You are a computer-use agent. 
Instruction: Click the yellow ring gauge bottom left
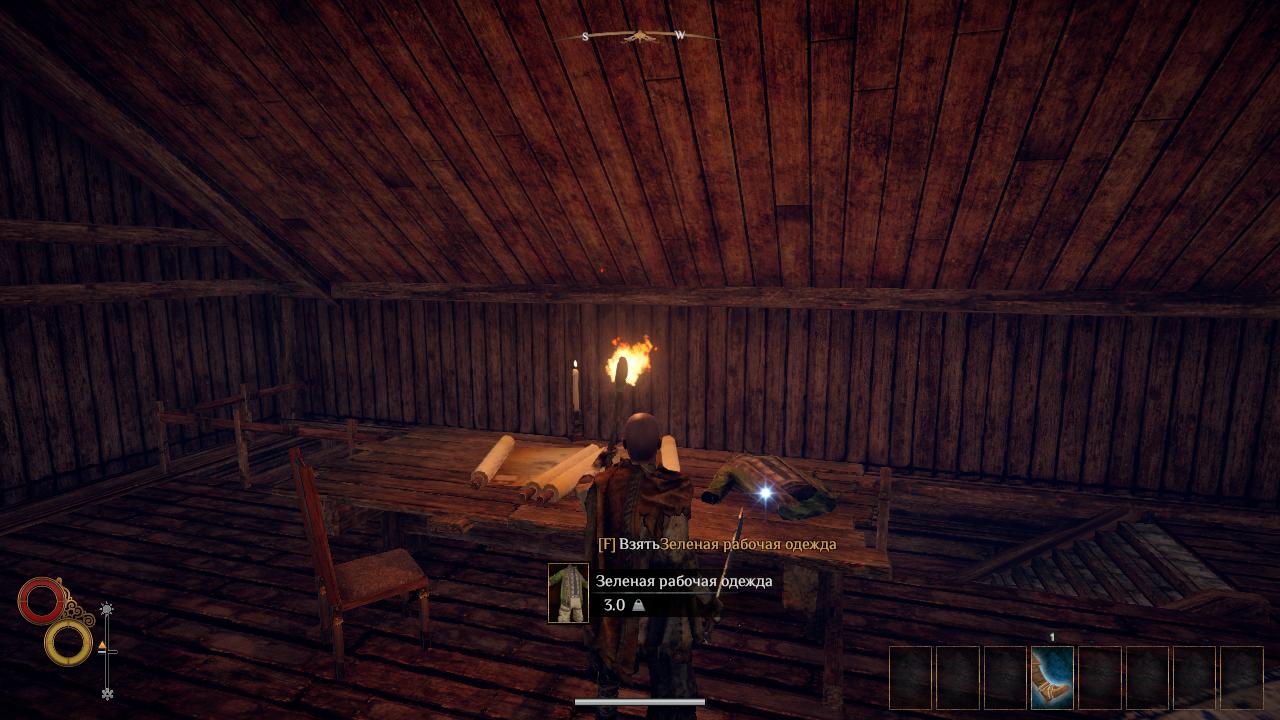point(68,643)
